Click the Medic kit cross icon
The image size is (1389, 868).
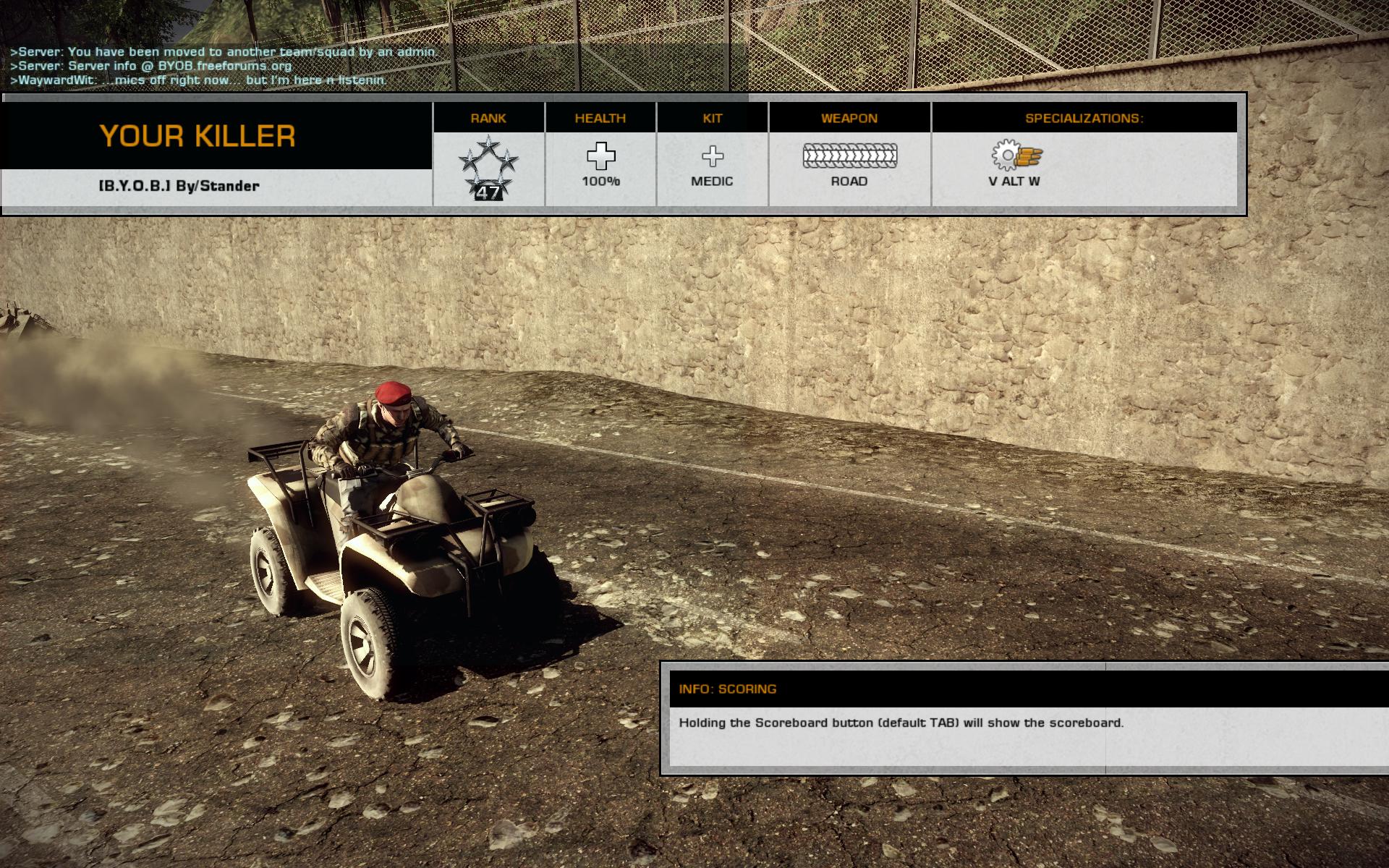point(712,156)
